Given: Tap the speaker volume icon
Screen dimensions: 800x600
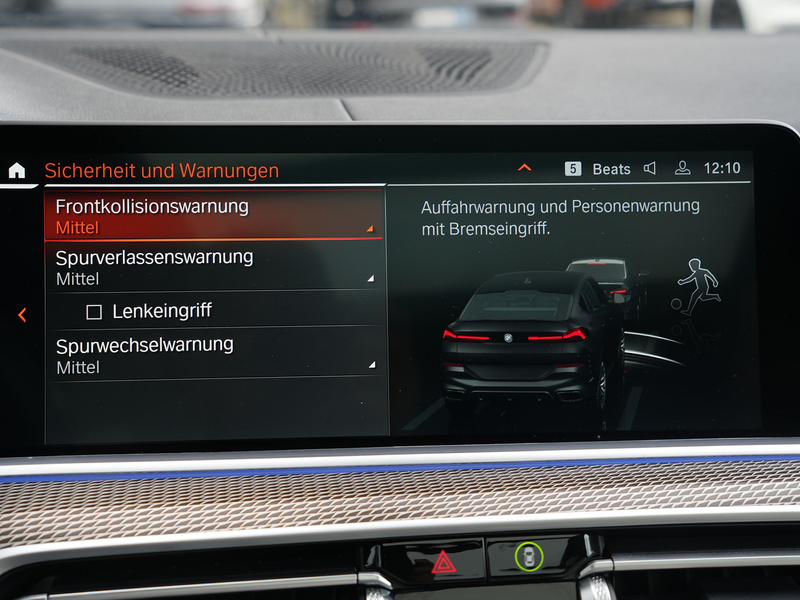Looking at the screenshot, I should (650, 168).
